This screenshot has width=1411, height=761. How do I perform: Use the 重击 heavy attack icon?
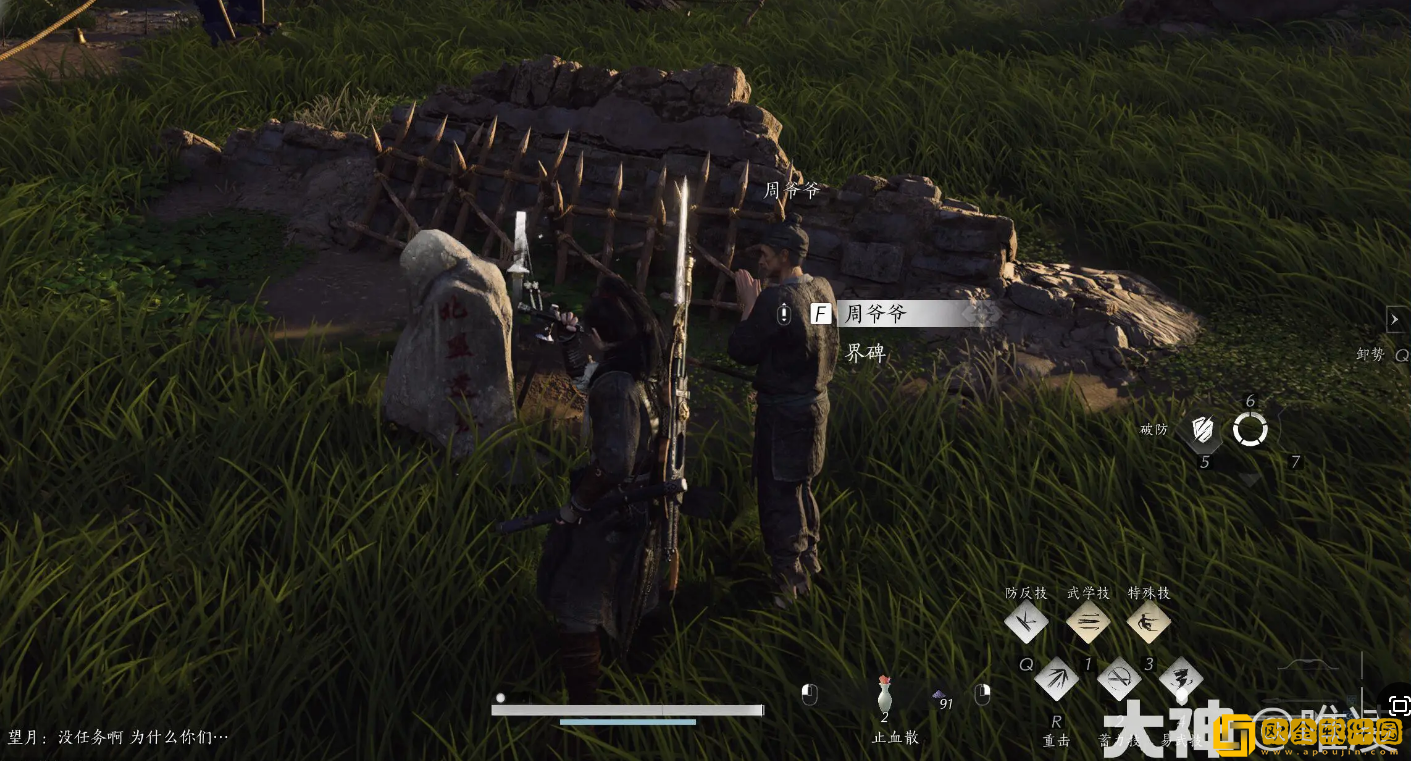point(1056,680)
